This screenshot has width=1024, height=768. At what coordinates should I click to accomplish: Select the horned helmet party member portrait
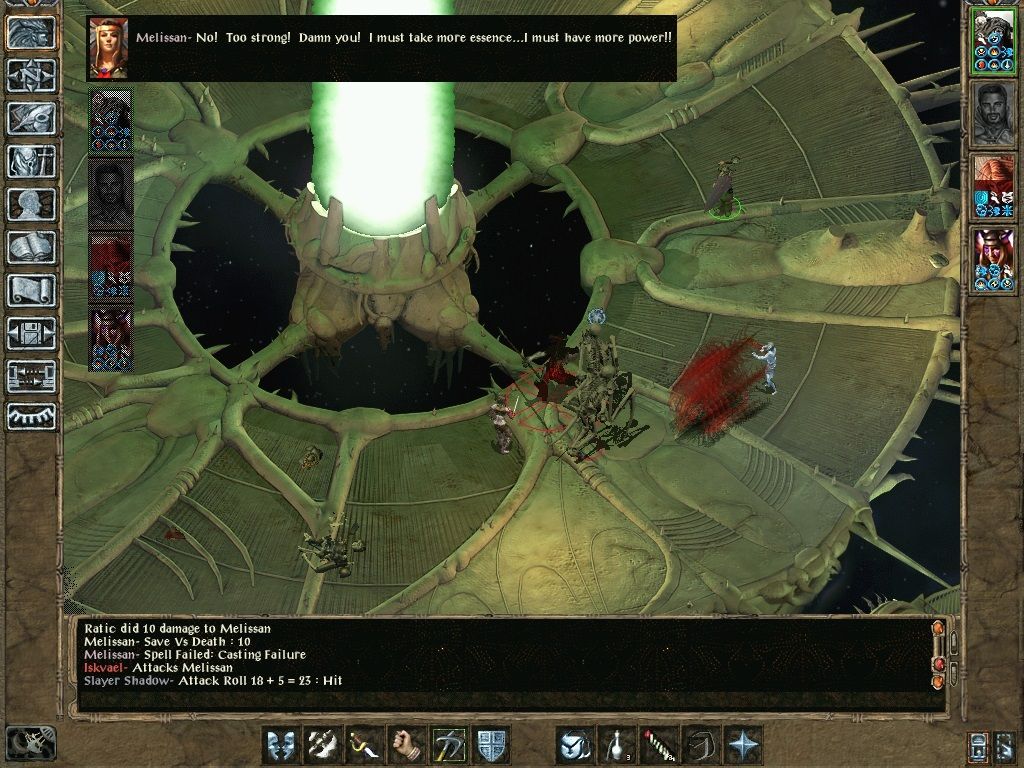993,259
